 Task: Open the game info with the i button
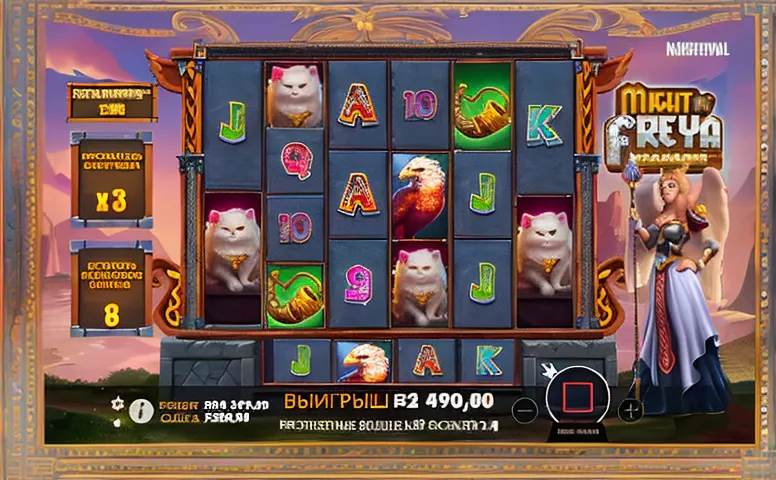click(x=142, y=409)
